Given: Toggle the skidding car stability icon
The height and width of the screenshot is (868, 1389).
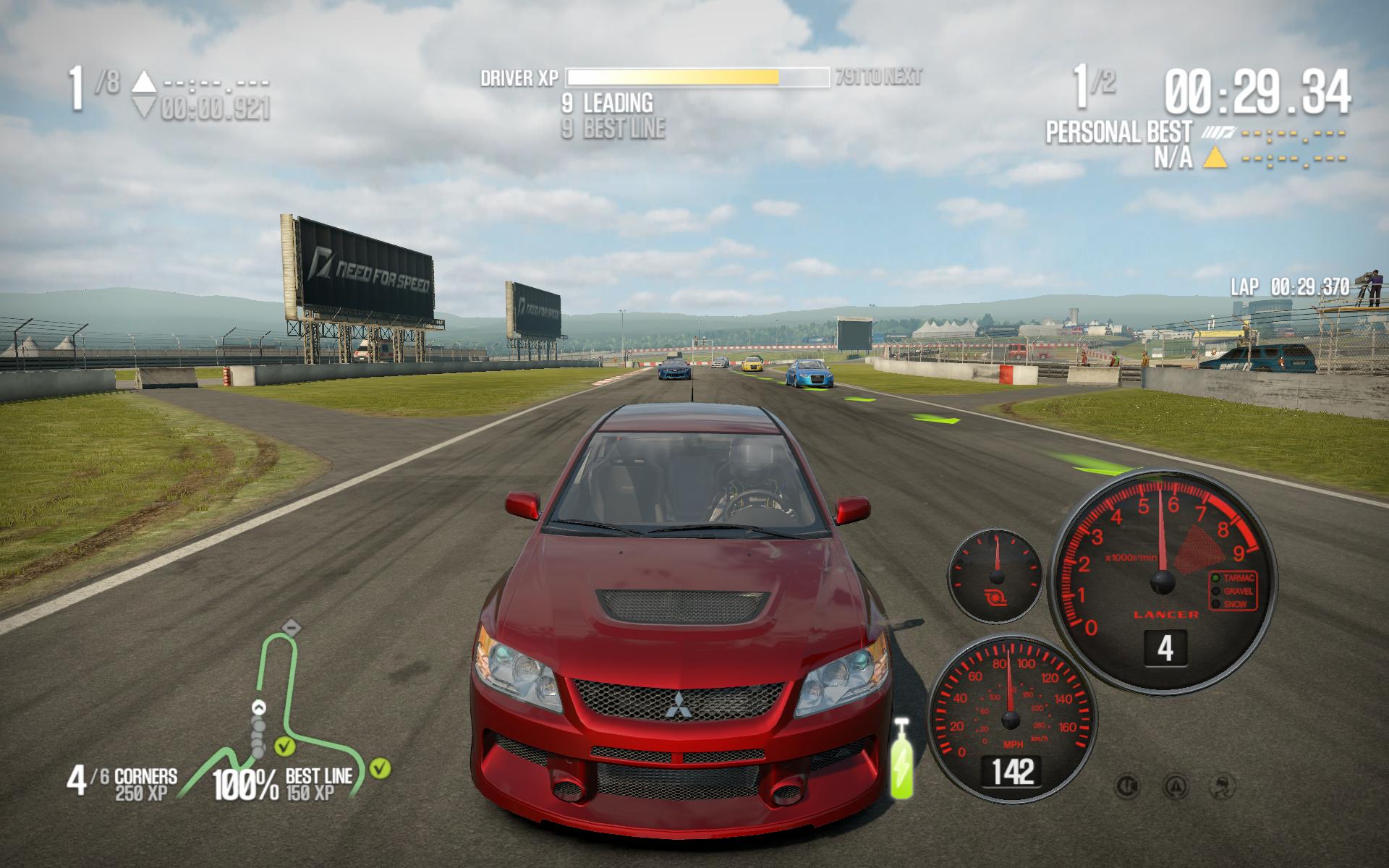Looking at the screenshot, I should coord(1223,786).
